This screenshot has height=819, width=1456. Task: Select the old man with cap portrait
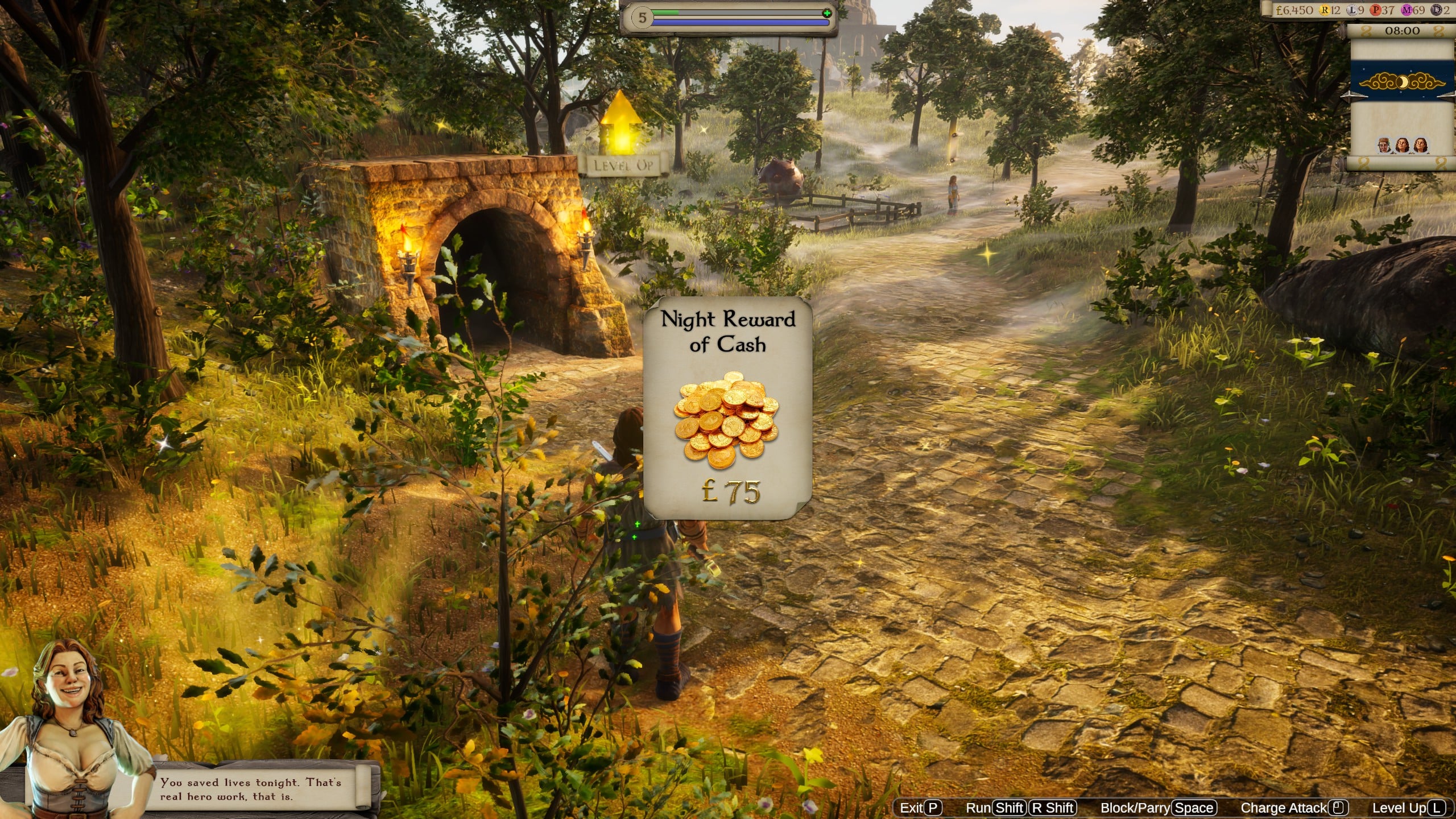[x=1384, y=146]
